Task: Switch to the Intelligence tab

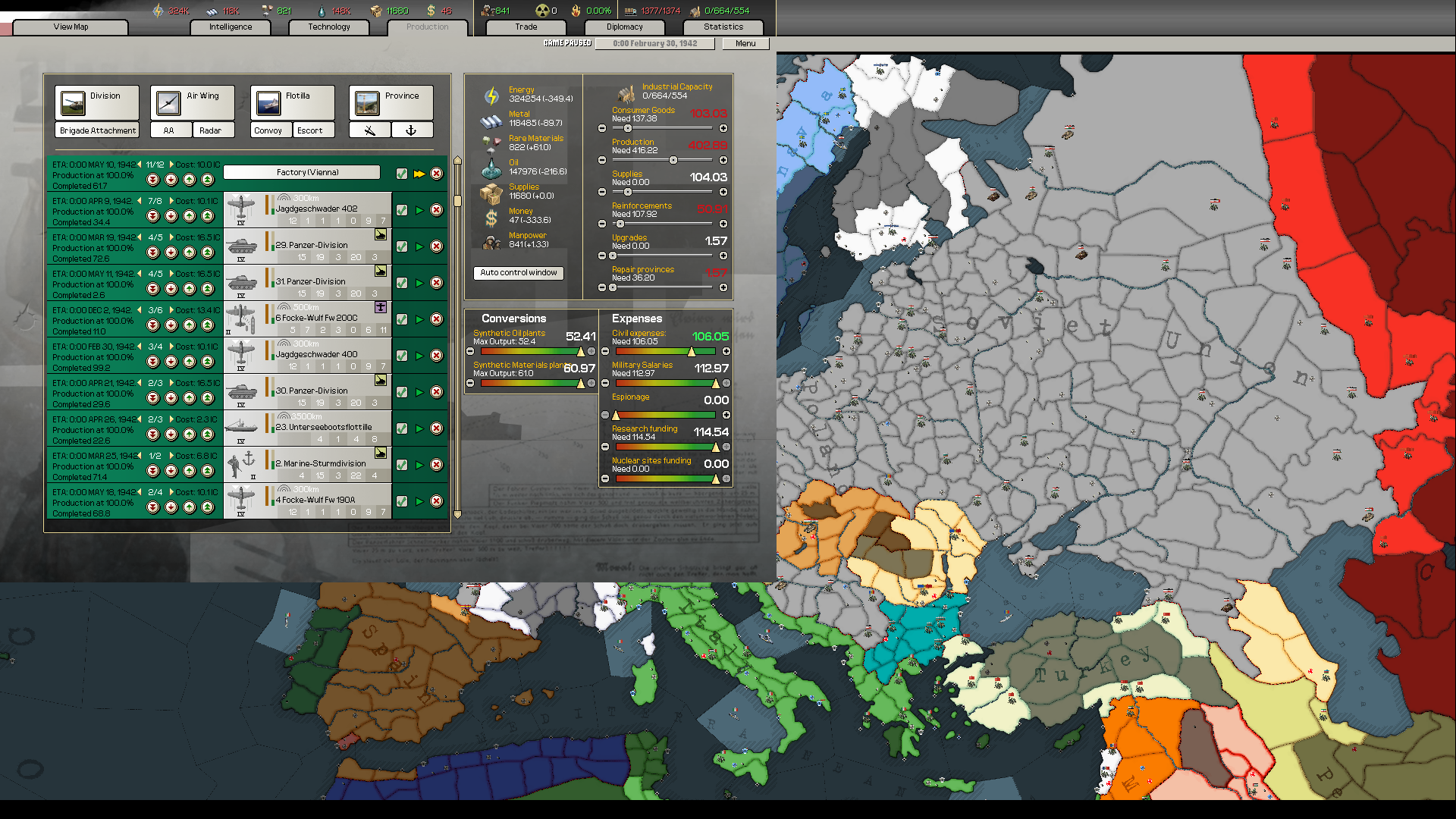Action: tap(230, 27)
